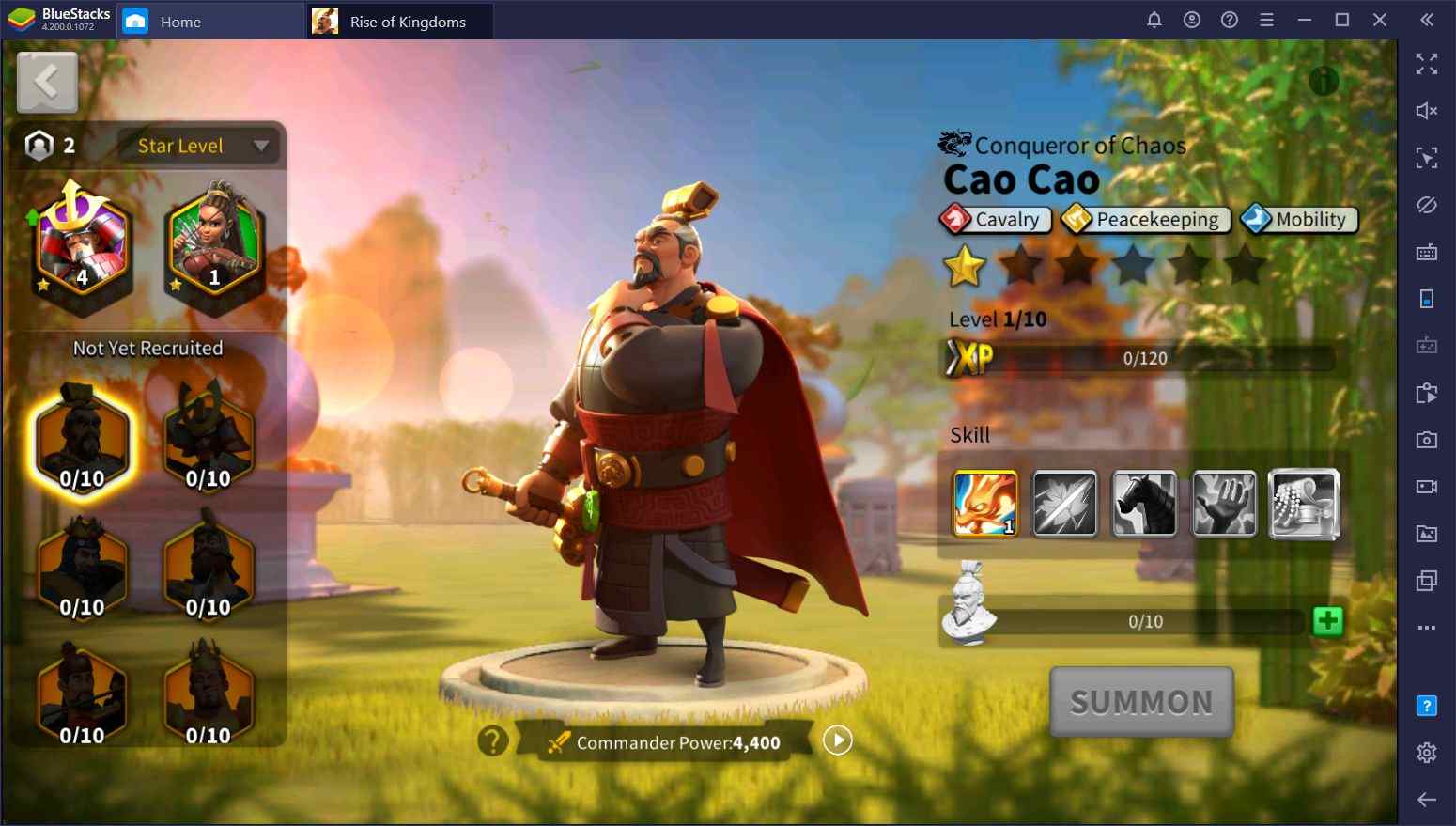
Task: View the dragon active skill
Action: (985, 504)
